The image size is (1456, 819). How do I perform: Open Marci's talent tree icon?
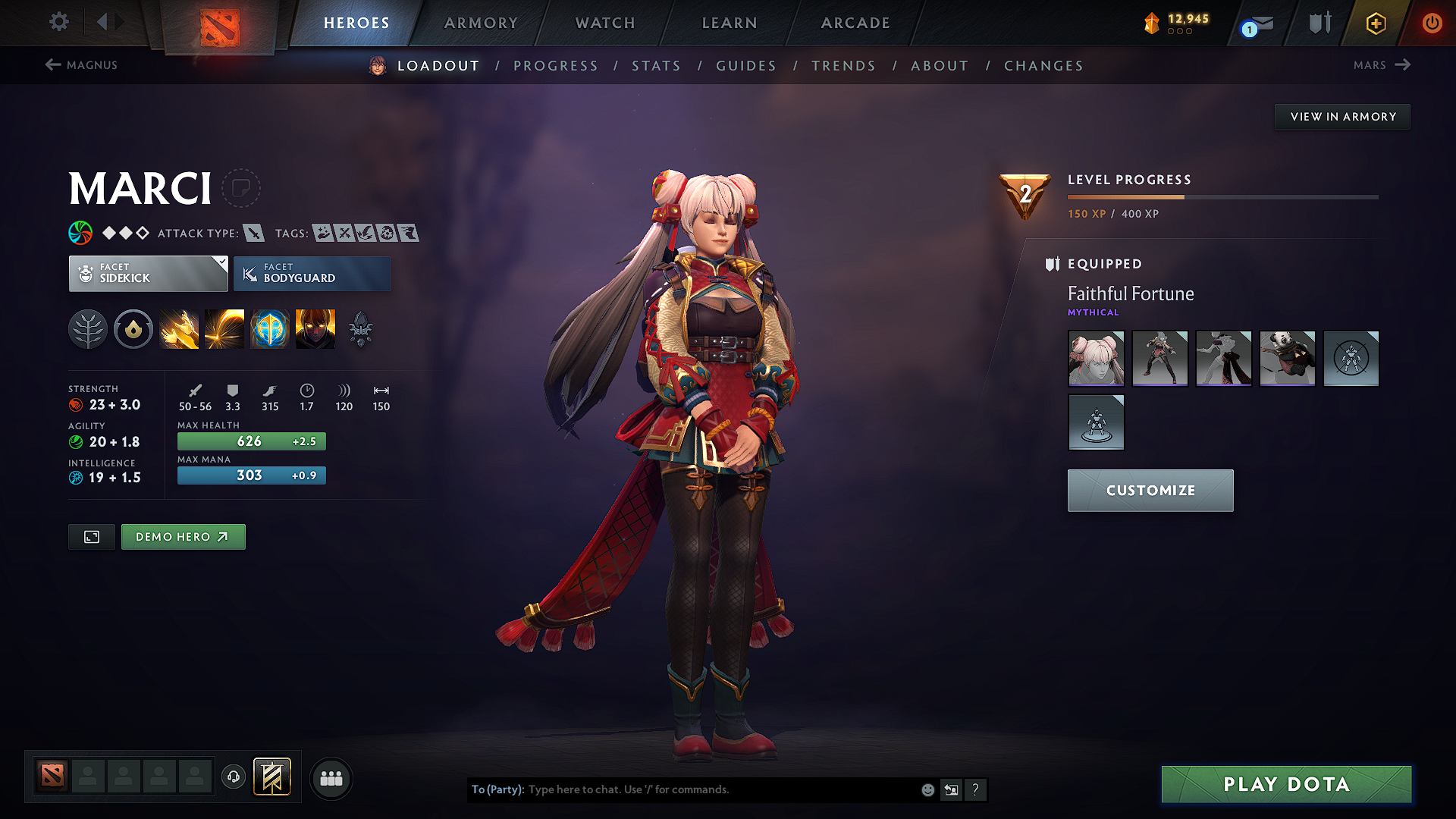click(88, 328)
